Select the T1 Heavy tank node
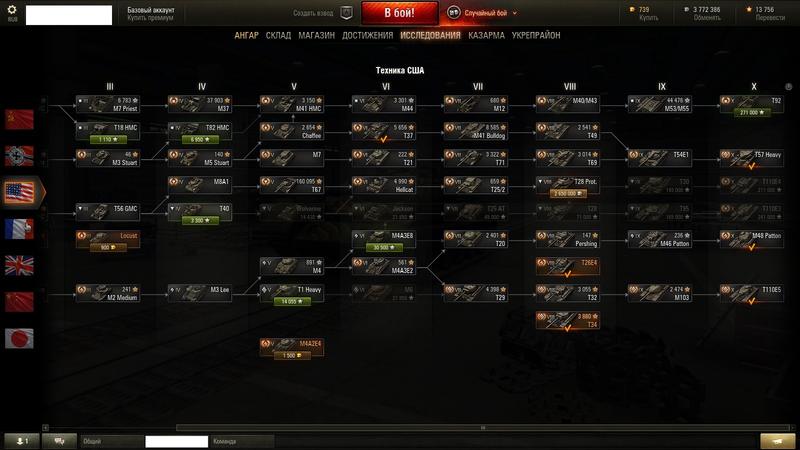Screen dimensions: 800x450 coord(292,291)
